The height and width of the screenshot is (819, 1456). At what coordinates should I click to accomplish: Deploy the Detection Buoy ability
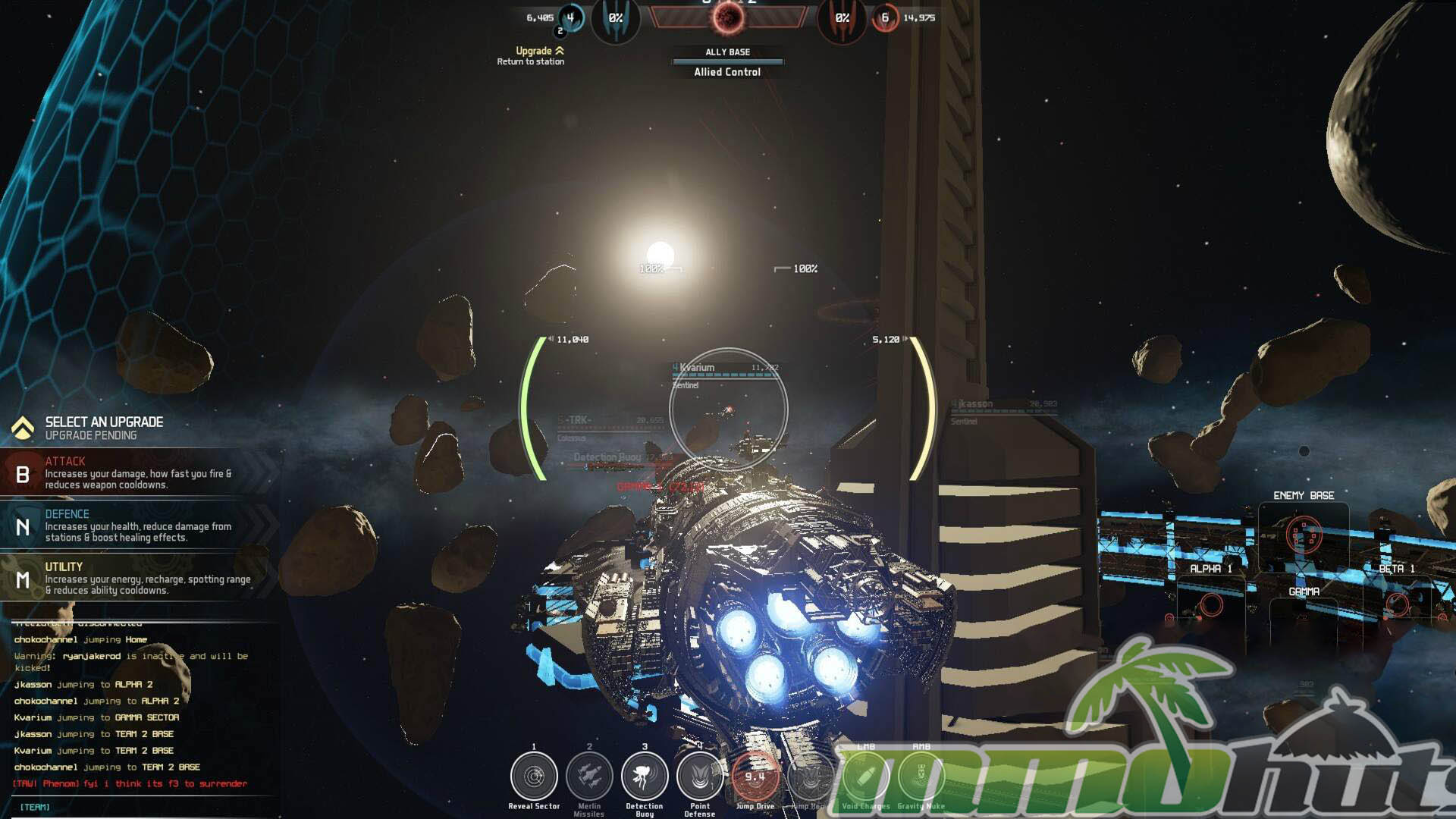pos(645,777)
